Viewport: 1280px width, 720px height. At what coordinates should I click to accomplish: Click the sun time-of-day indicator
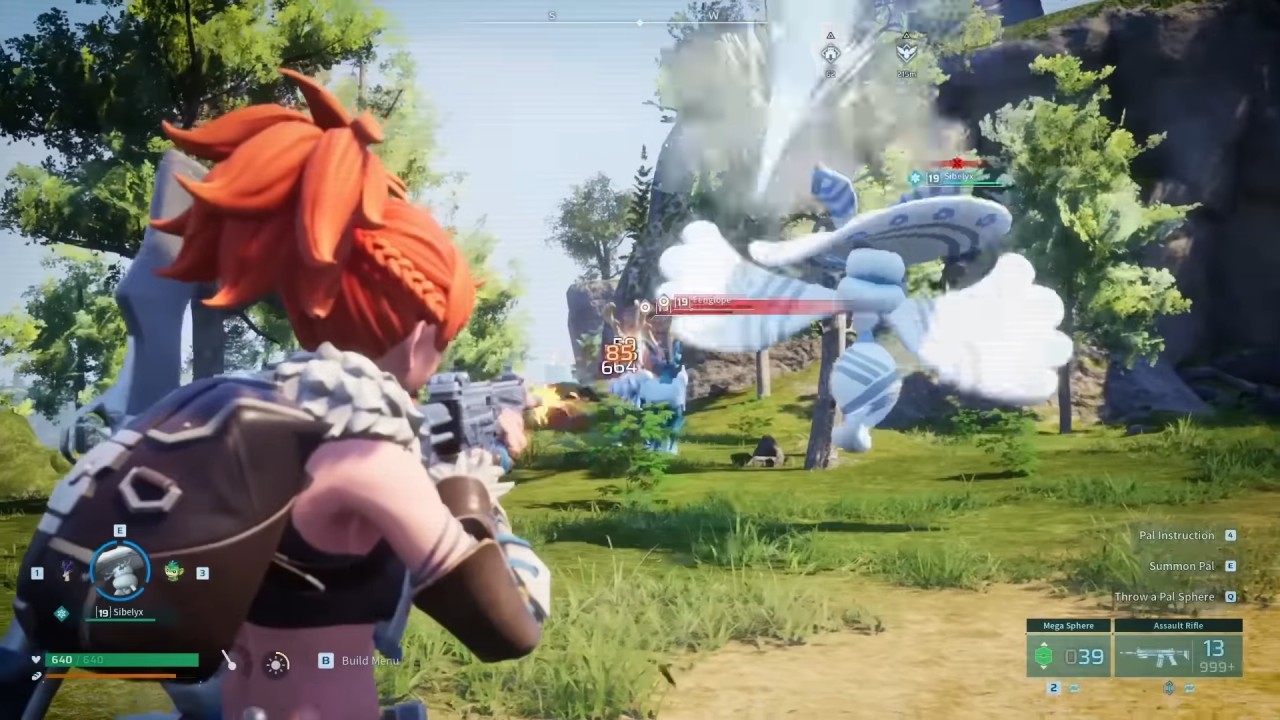coord(277,662)
